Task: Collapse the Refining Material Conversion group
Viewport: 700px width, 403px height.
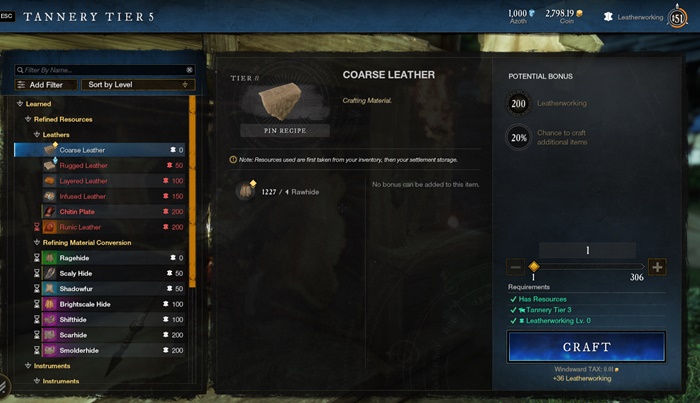Action: point(86,242)
